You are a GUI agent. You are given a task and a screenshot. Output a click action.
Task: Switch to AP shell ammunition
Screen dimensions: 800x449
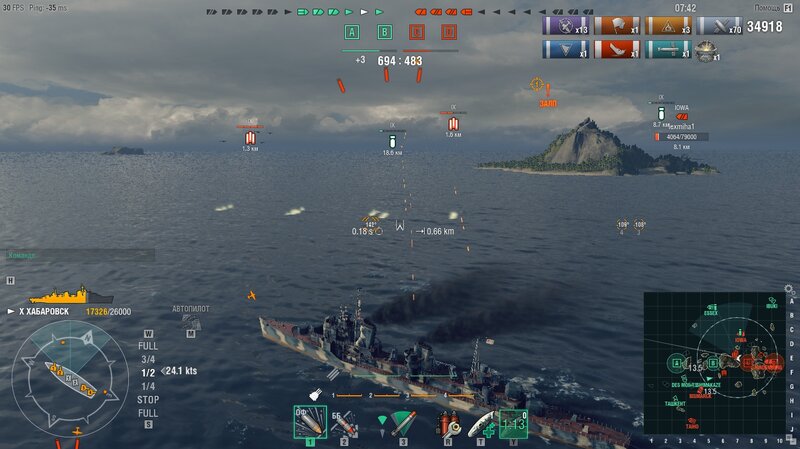pos(344,423)
